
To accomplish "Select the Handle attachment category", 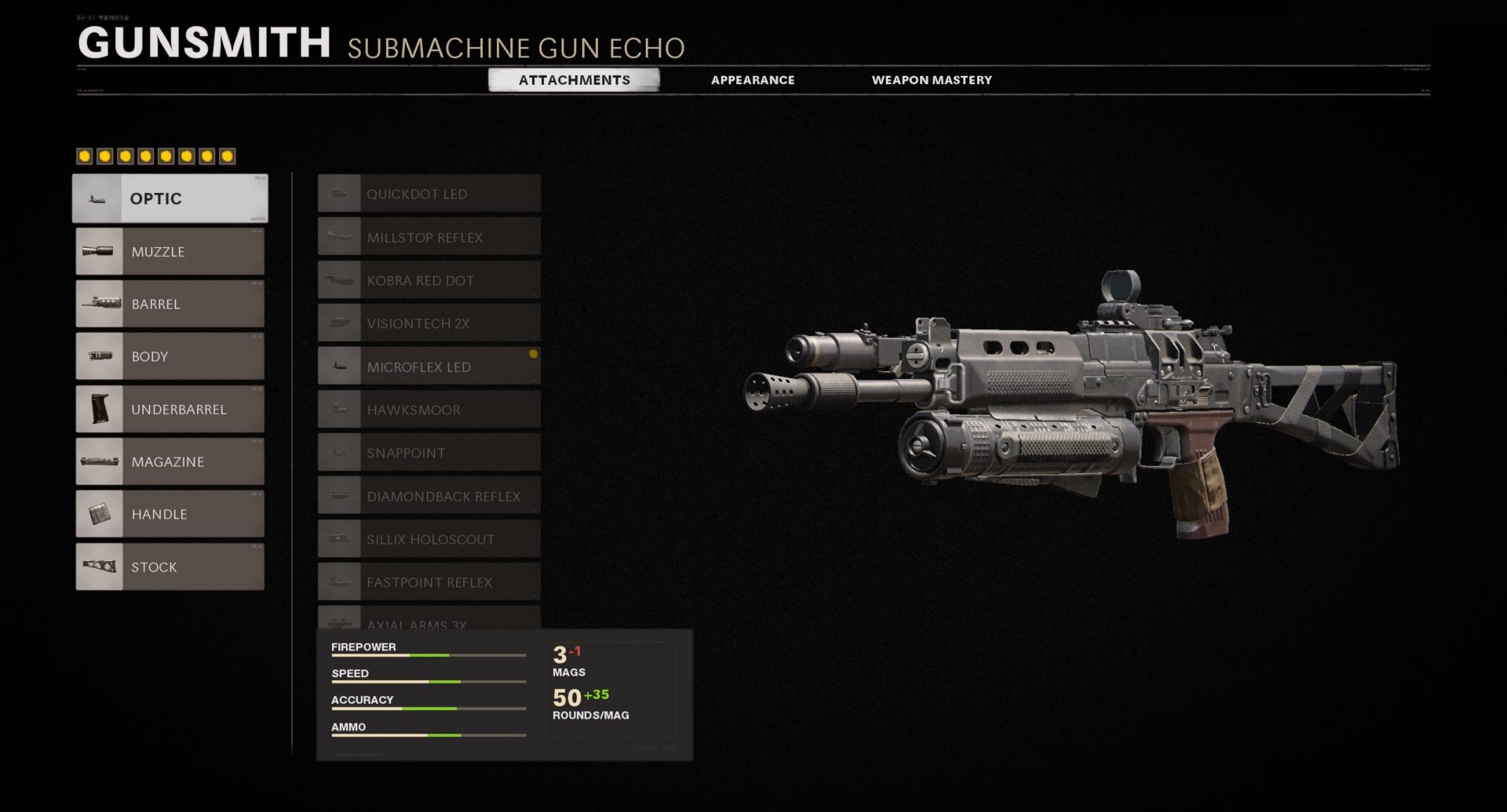I will [x=170, y=515].
